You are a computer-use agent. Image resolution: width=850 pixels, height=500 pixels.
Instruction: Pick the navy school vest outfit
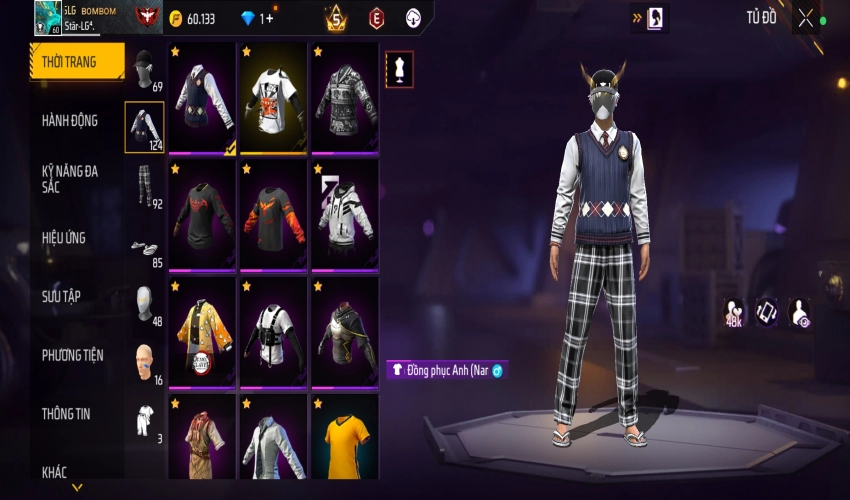[202, 98]
